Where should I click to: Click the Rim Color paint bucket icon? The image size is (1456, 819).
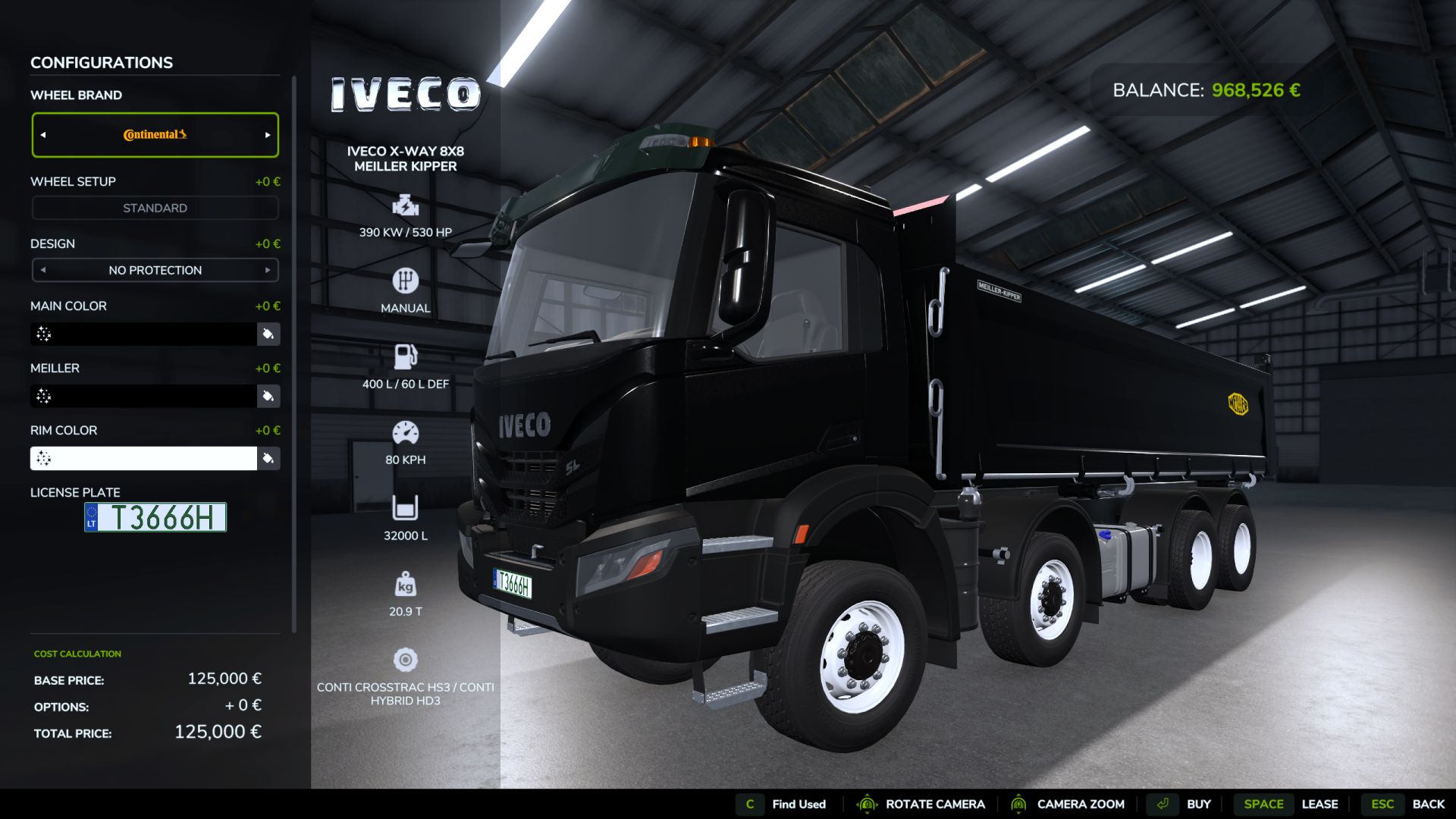268,458
